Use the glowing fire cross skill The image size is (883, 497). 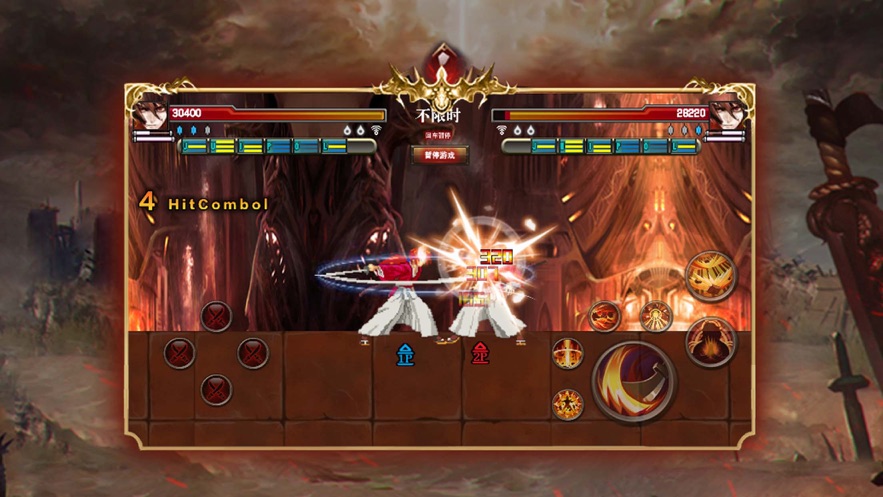[x=568, y=353]
